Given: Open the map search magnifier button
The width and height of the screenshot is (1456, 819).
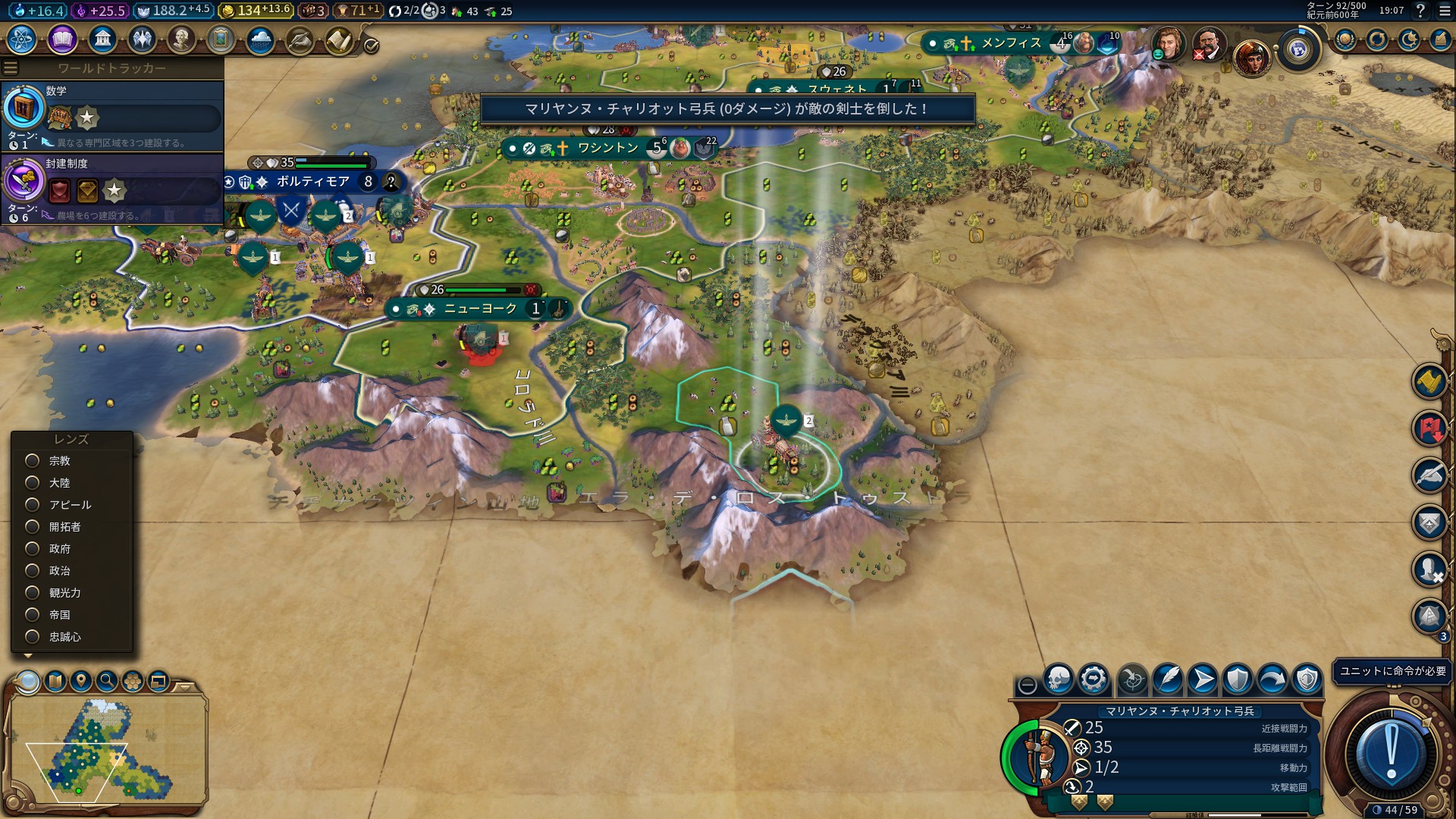Looking at the screenshot, I should point(107,681).
